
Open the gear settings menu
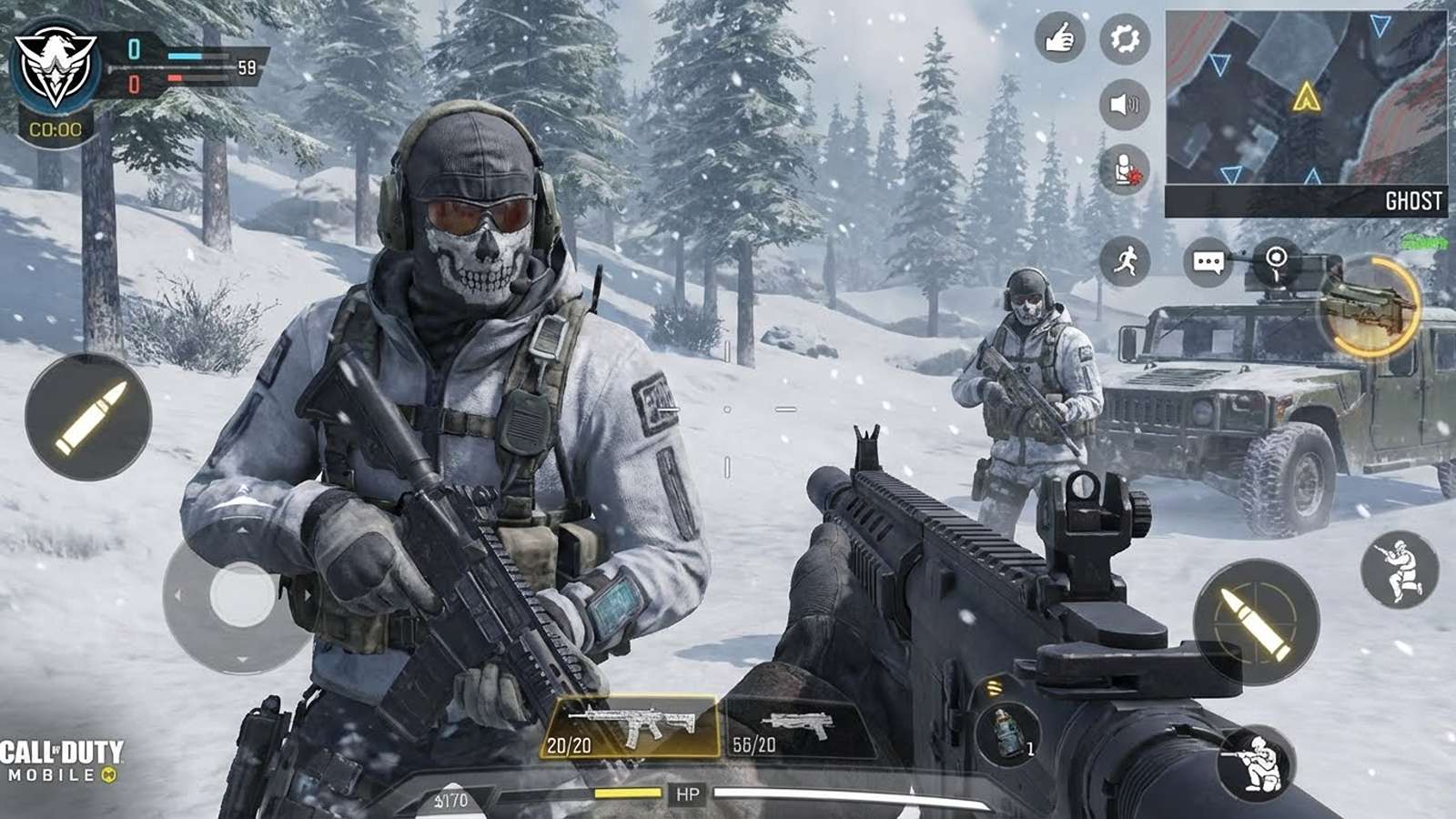[x=1125, y=39]
